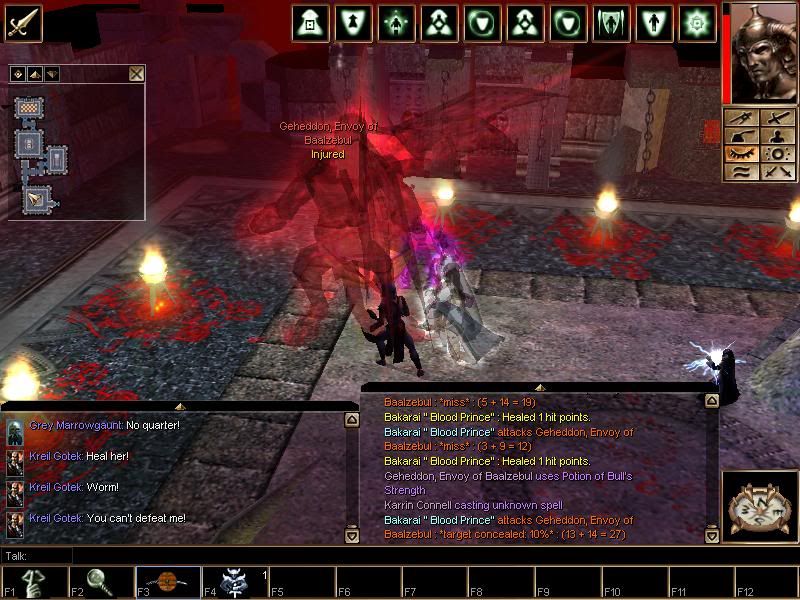800x600 pixels.
Task: Close the minimap window
Action: 136,73
